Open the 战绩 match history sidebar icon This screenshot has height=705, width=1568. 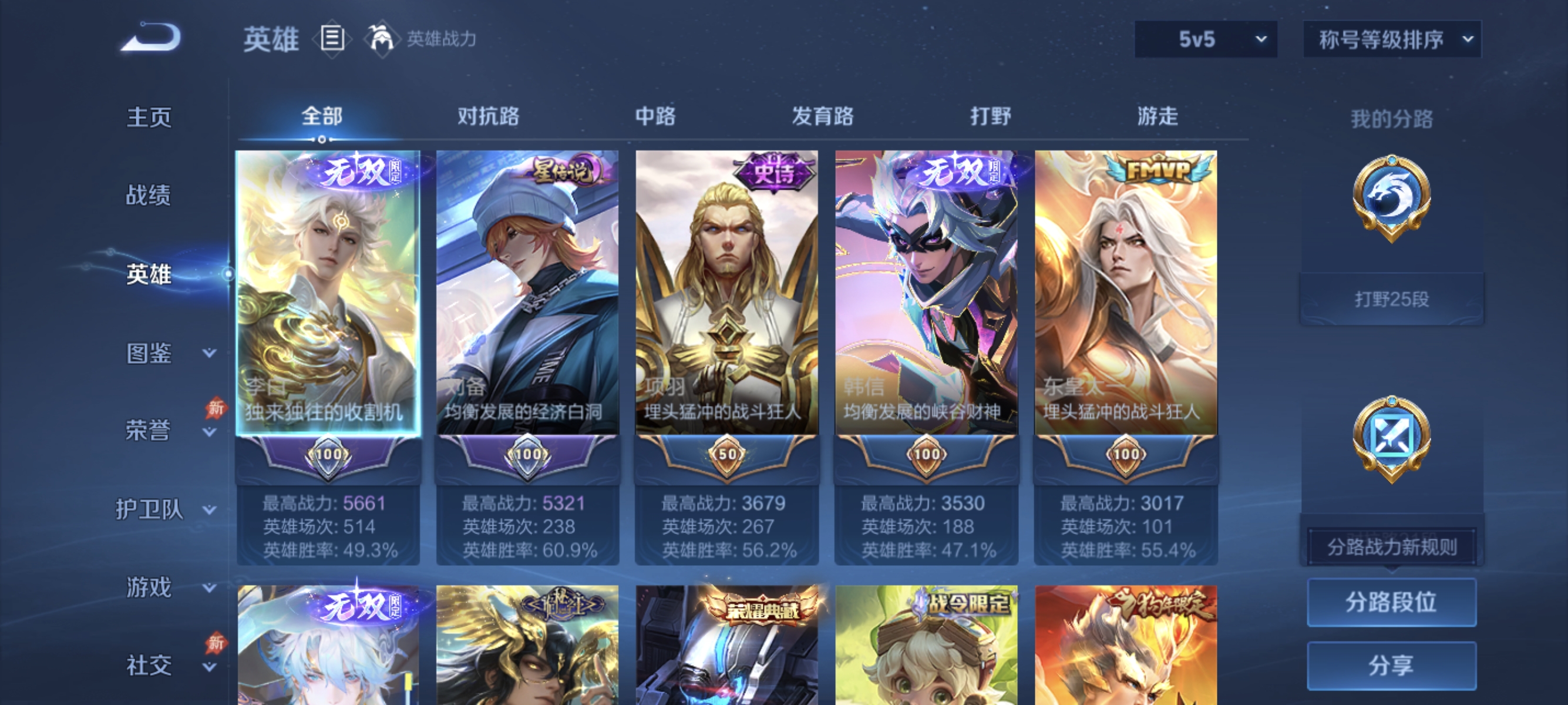(x=148, y=196)
